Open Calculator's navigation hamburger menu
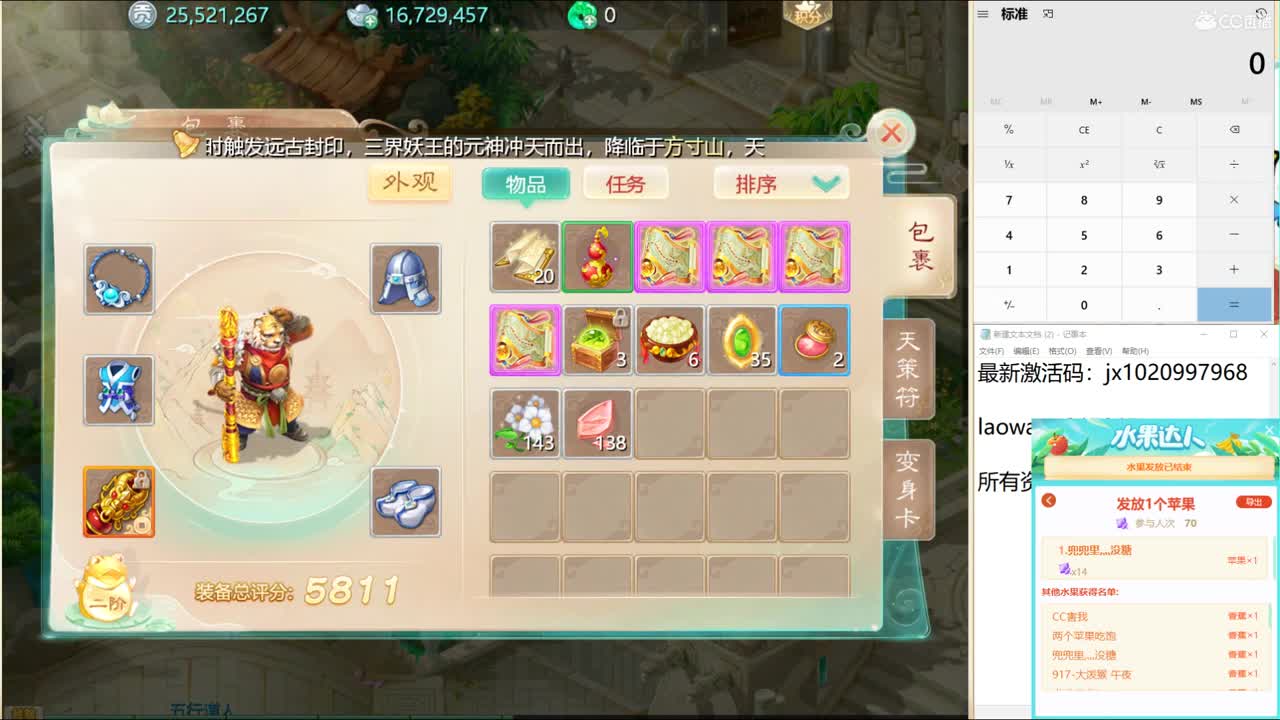The width and height of the screenshot is (1280, 720). (982, 14)
